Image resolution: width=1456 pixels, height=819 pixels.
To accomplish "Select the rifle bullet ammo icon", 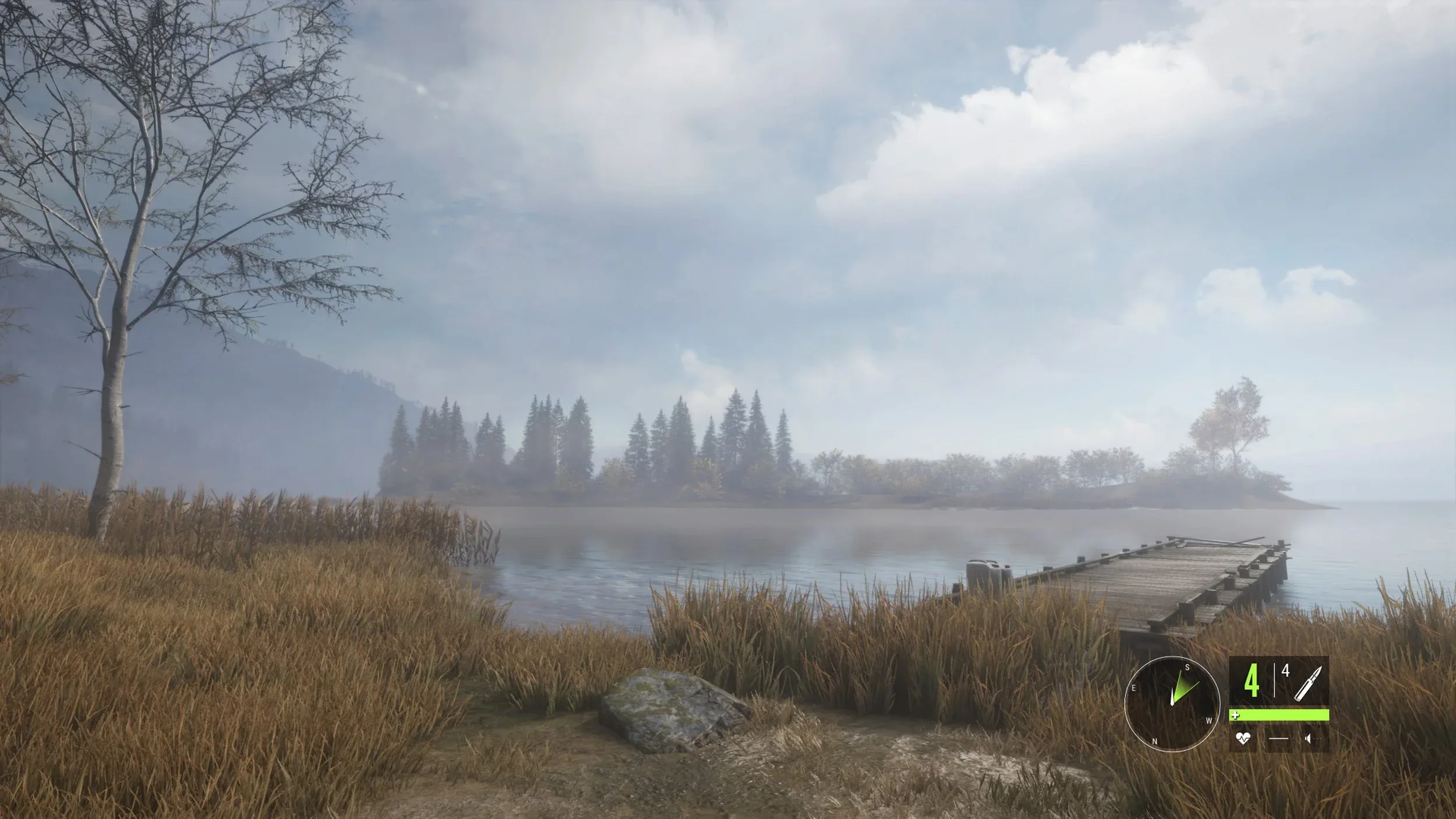I will point(1309,684).
